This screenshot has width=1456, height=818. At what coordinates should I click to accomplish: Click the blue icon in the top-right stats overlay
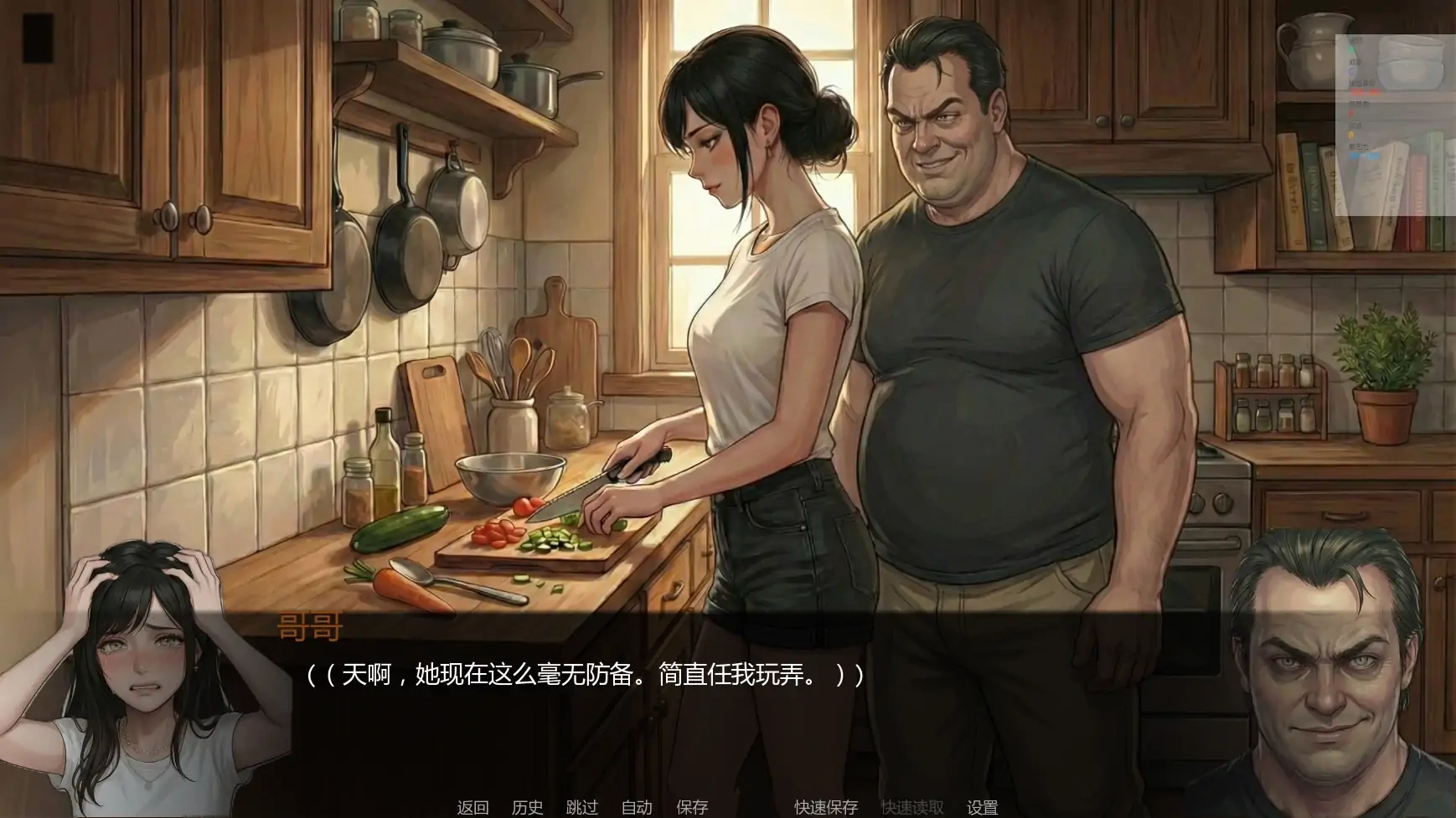click(x=1350, y=70)
